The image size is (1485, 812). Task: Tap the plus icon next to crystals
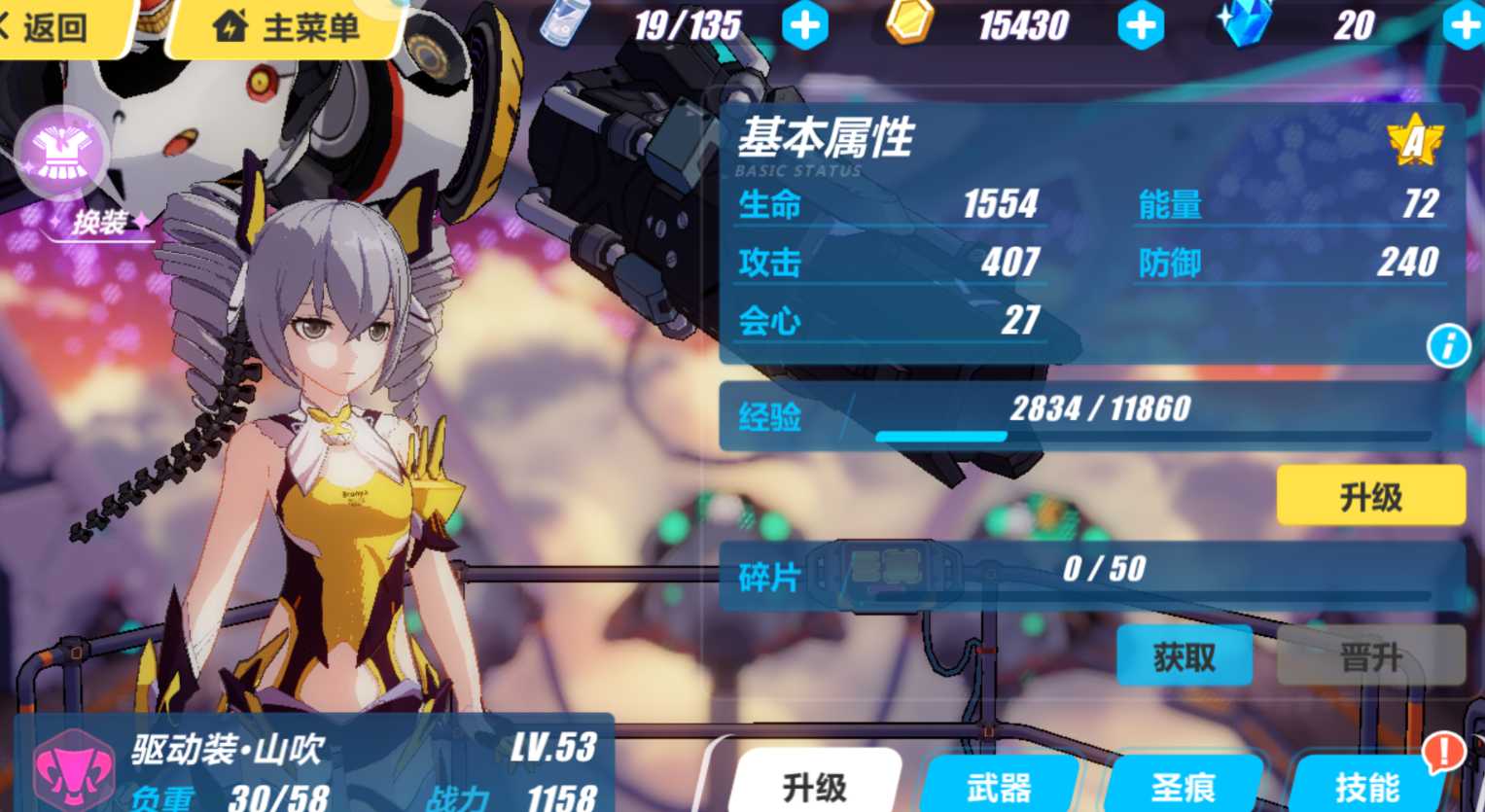click(x=1463, y=26)
